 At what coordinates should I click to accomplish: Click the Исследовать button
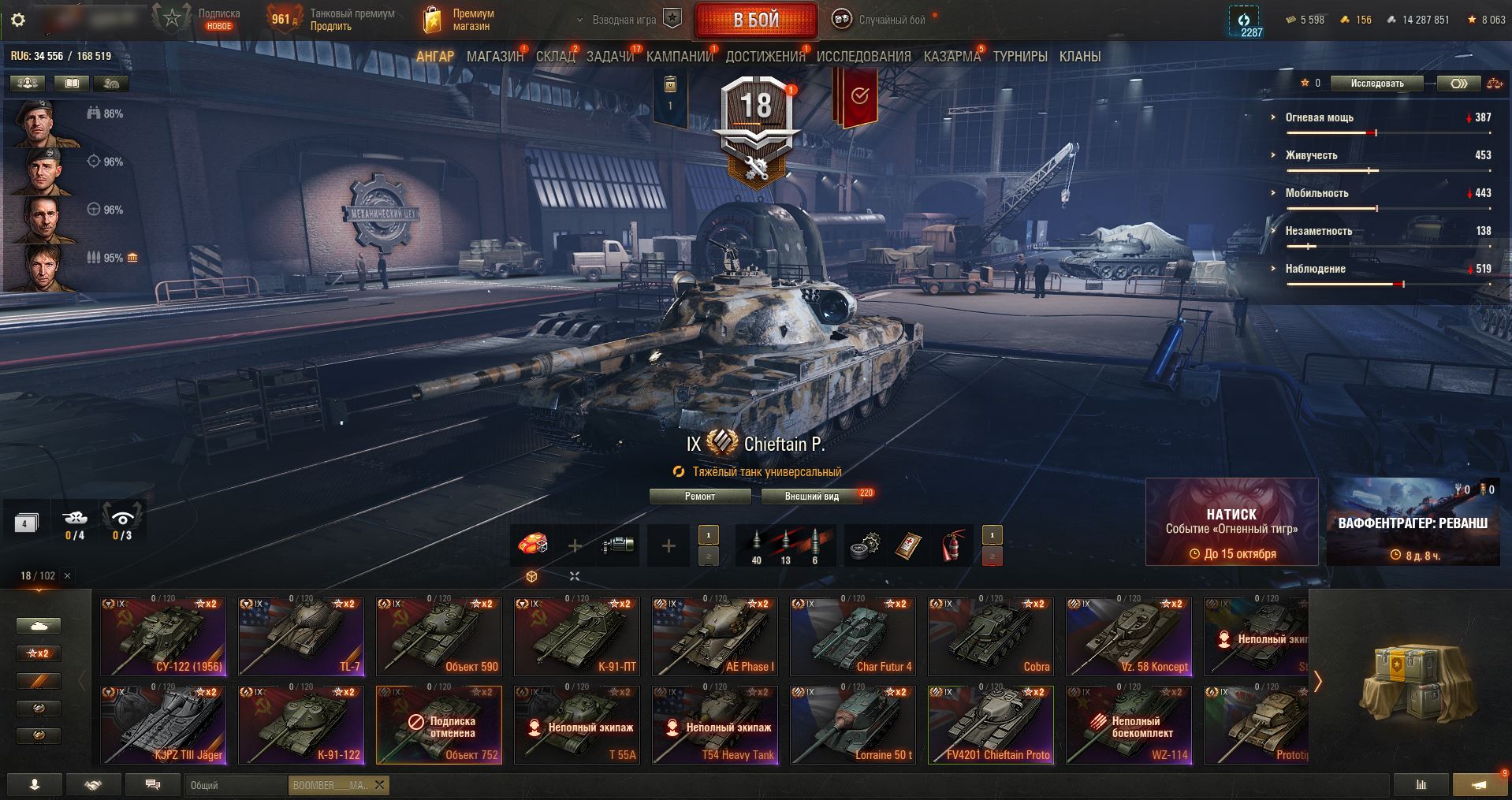pyautogui.click(x=1376, y=84)
